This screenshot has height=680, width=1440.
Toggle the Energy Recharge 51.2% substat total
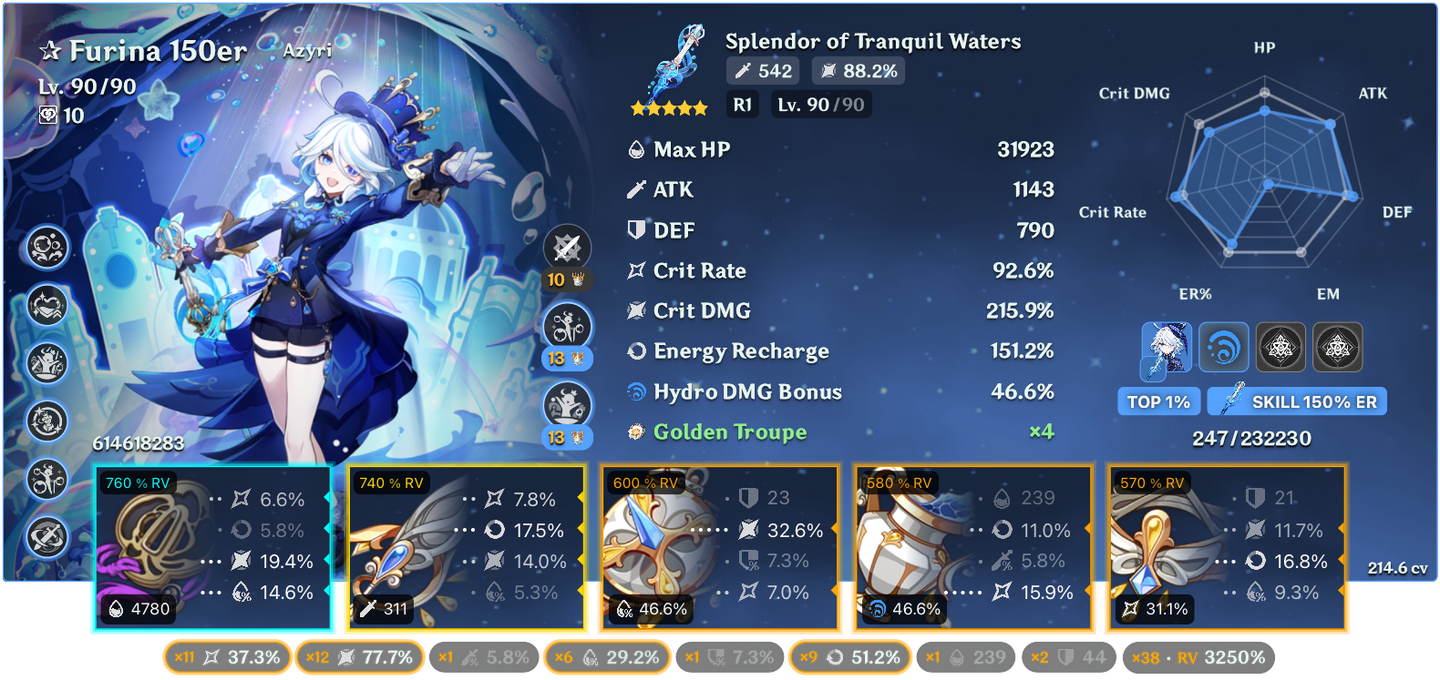(x=851, y=657)
